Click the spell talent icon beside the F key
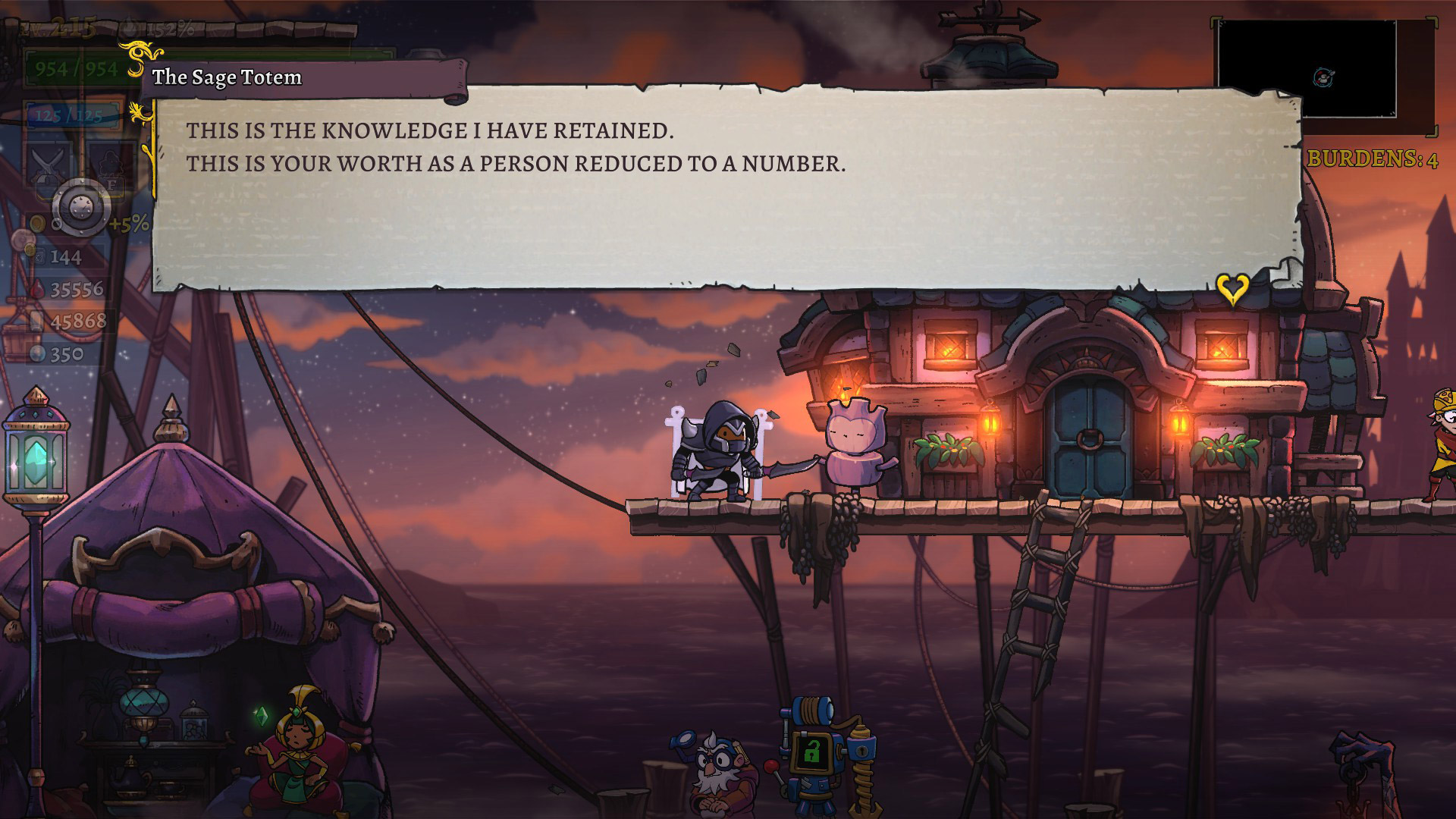 click(x=108, y=160)
